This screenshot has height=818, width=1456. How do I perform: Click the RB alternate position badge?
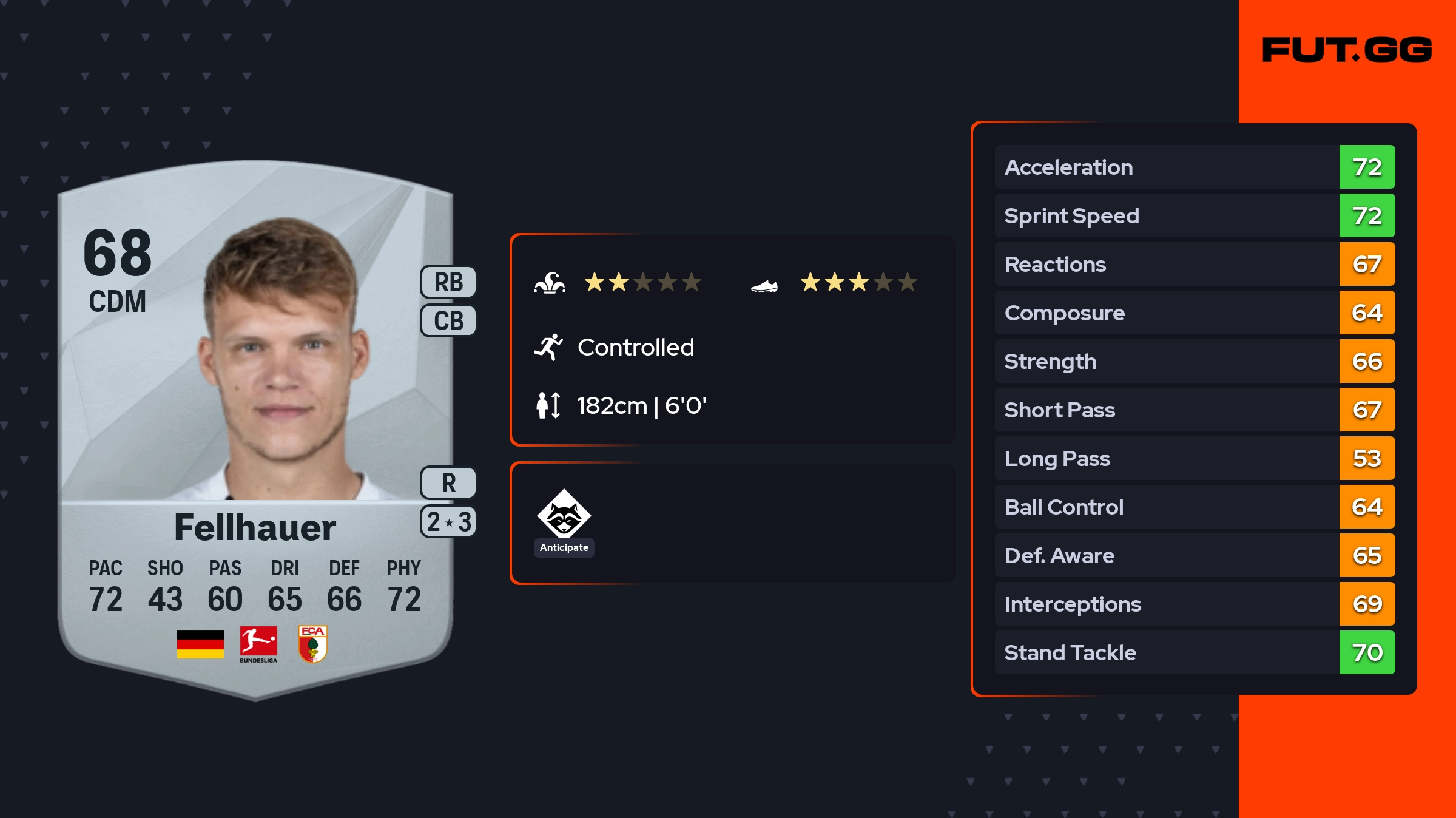coord(448,282)
